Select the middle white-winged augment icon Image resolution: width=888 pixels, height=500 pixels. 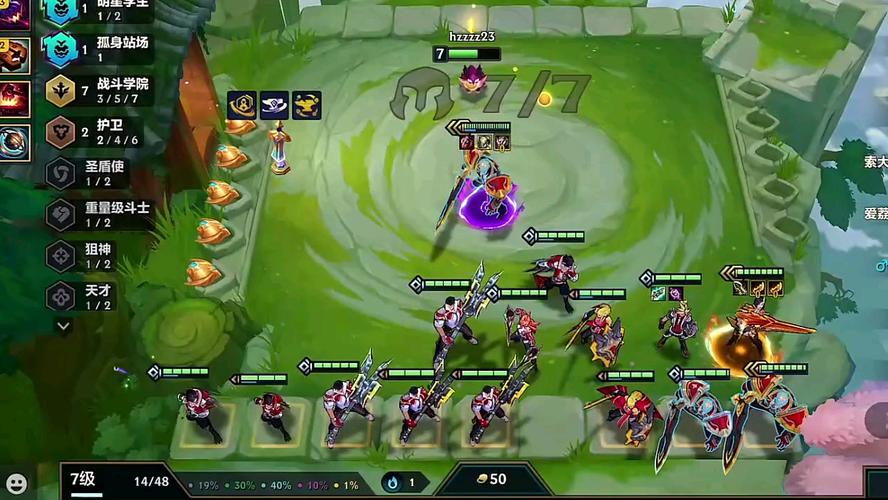click(274, 105)
